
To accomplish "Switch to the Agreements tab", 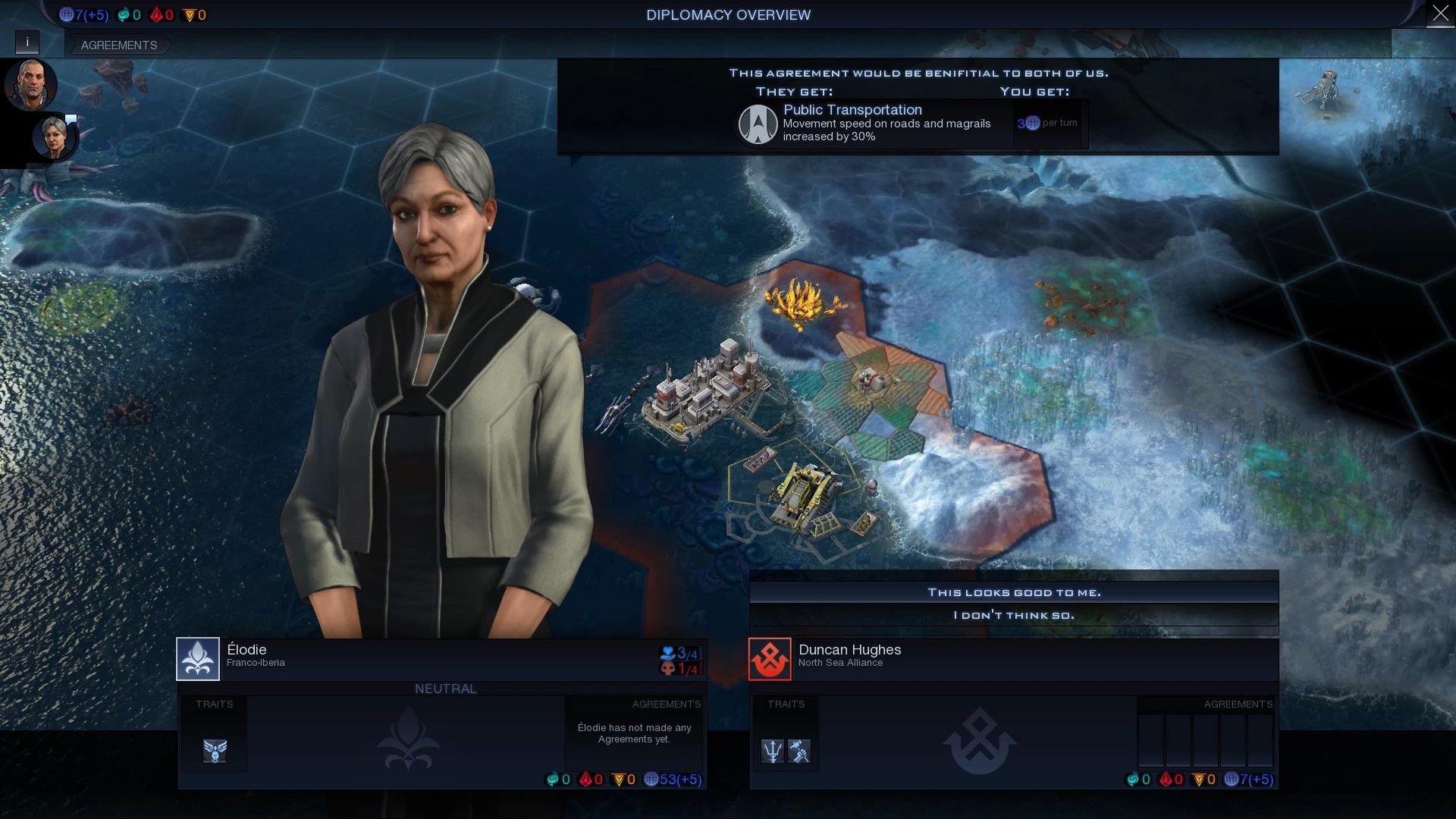I will [119, 45].
